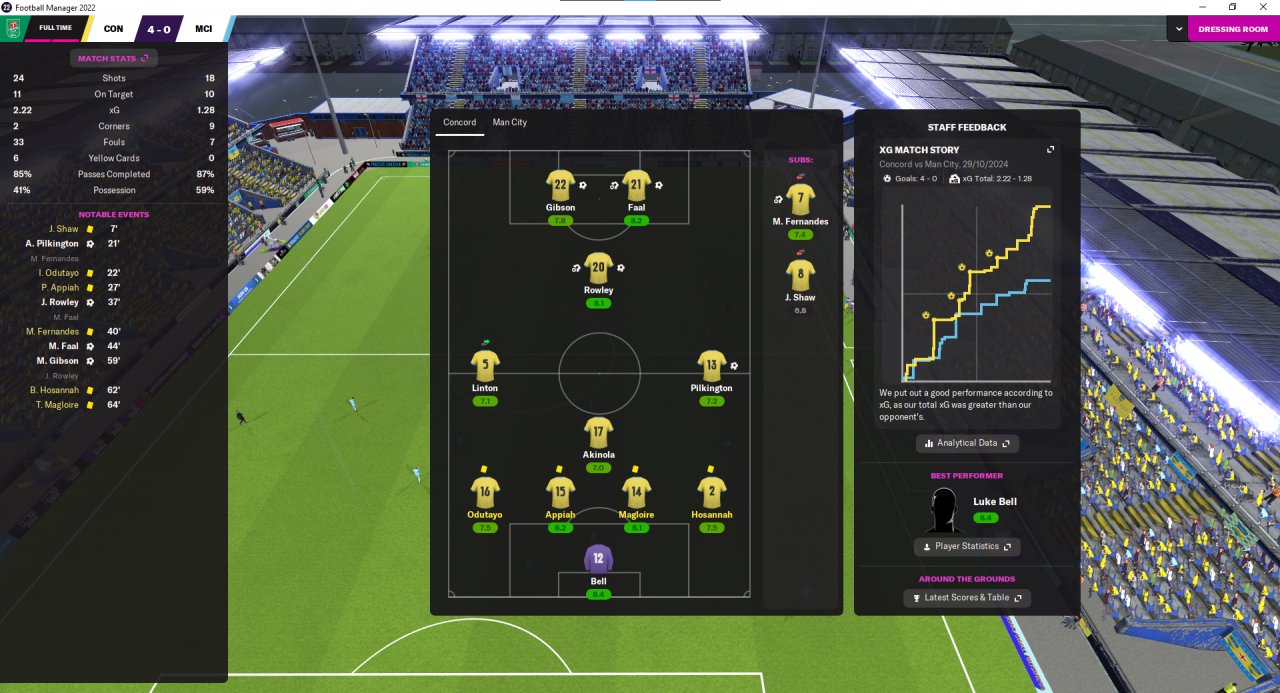
Task: Select goalkeeper Bell on the pitch
Action: [598, 558]
